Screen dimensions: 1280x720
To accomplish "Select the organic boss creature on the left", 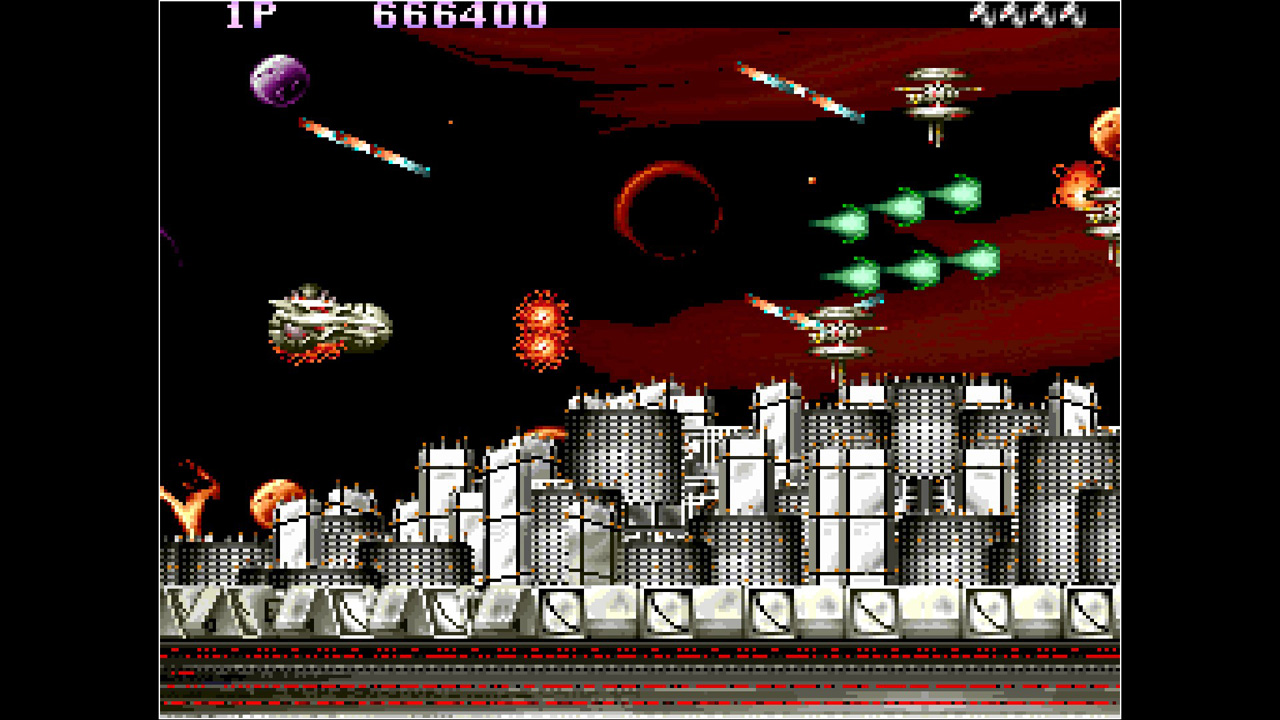I will [x=330, y=320].
